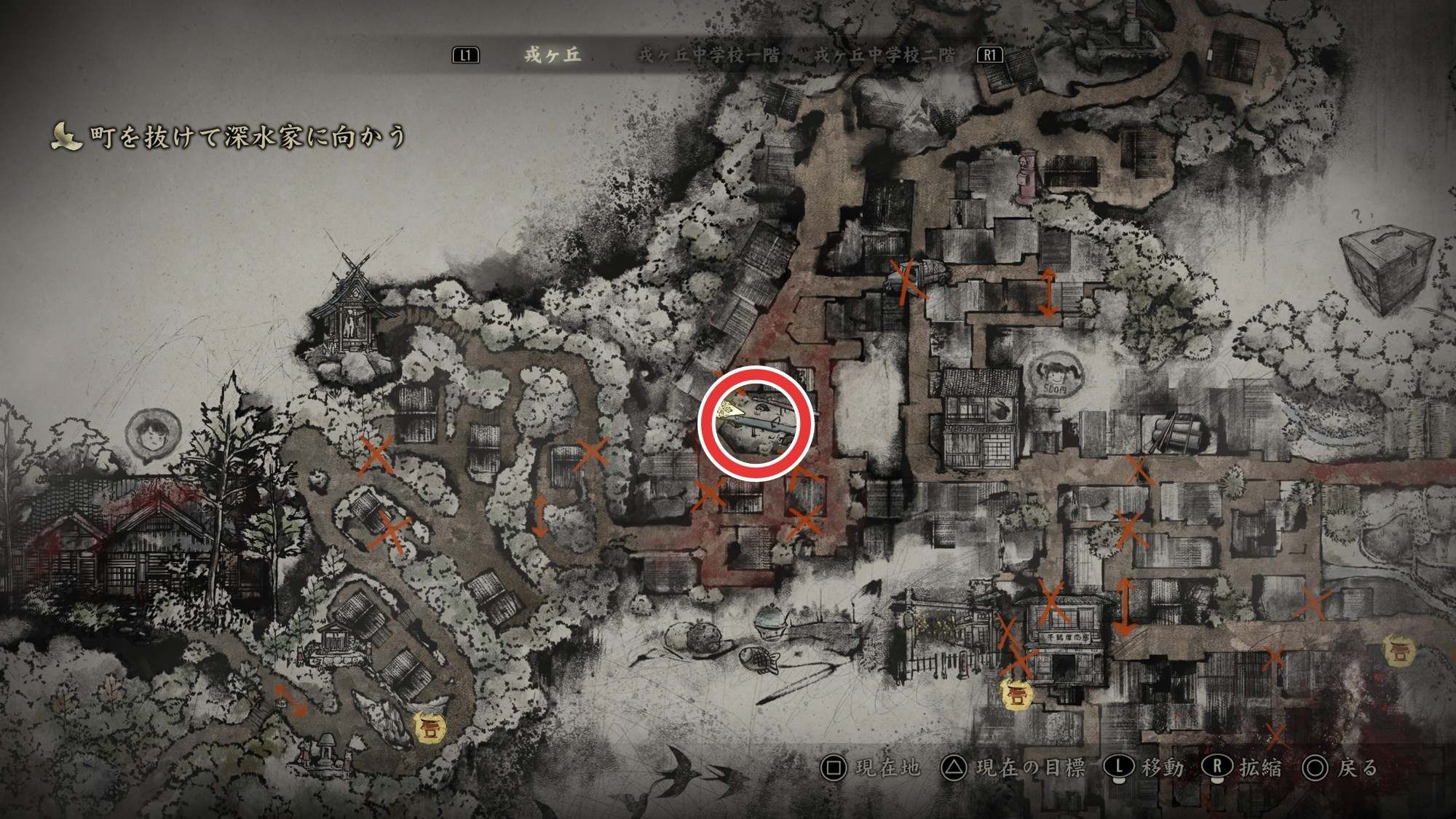Image resolution: width=1456 pixels, height=819 pixels.
Task: Click the boy's face portrait marker
Action: pyautogui.click(x=152, y=435)
